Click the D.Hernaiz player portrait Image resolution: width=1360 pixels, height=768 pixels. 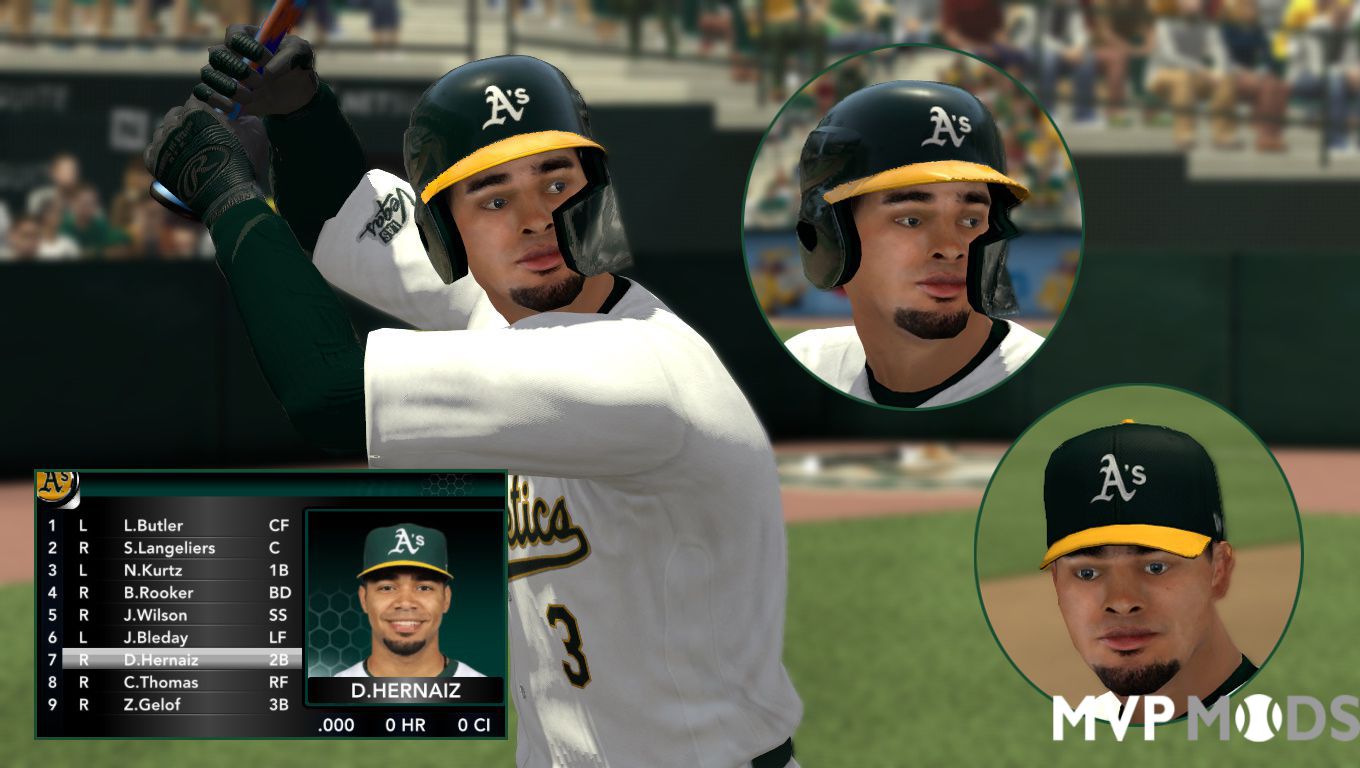tap(405, 597)
